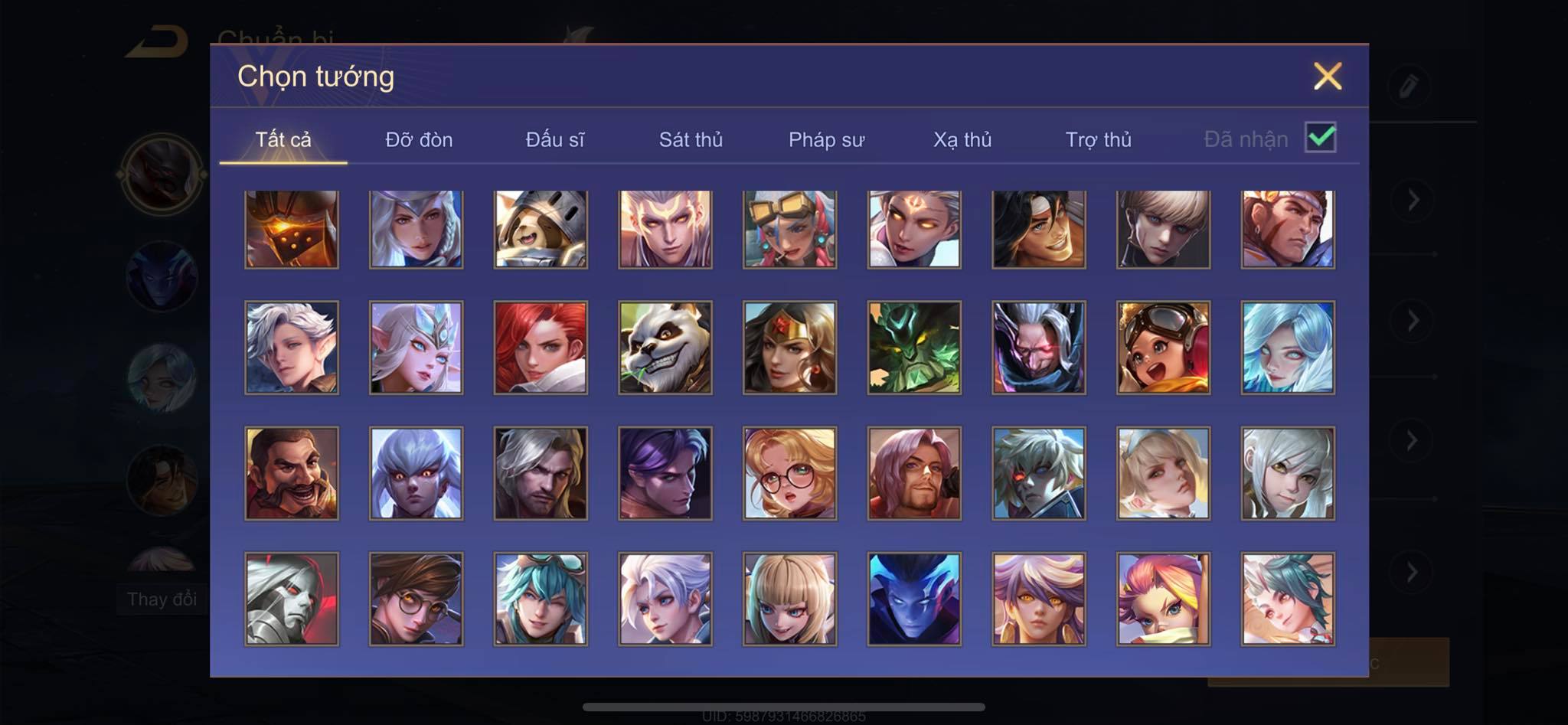
Task: Select the Pháp sư tab
Action: coord(826,139)
